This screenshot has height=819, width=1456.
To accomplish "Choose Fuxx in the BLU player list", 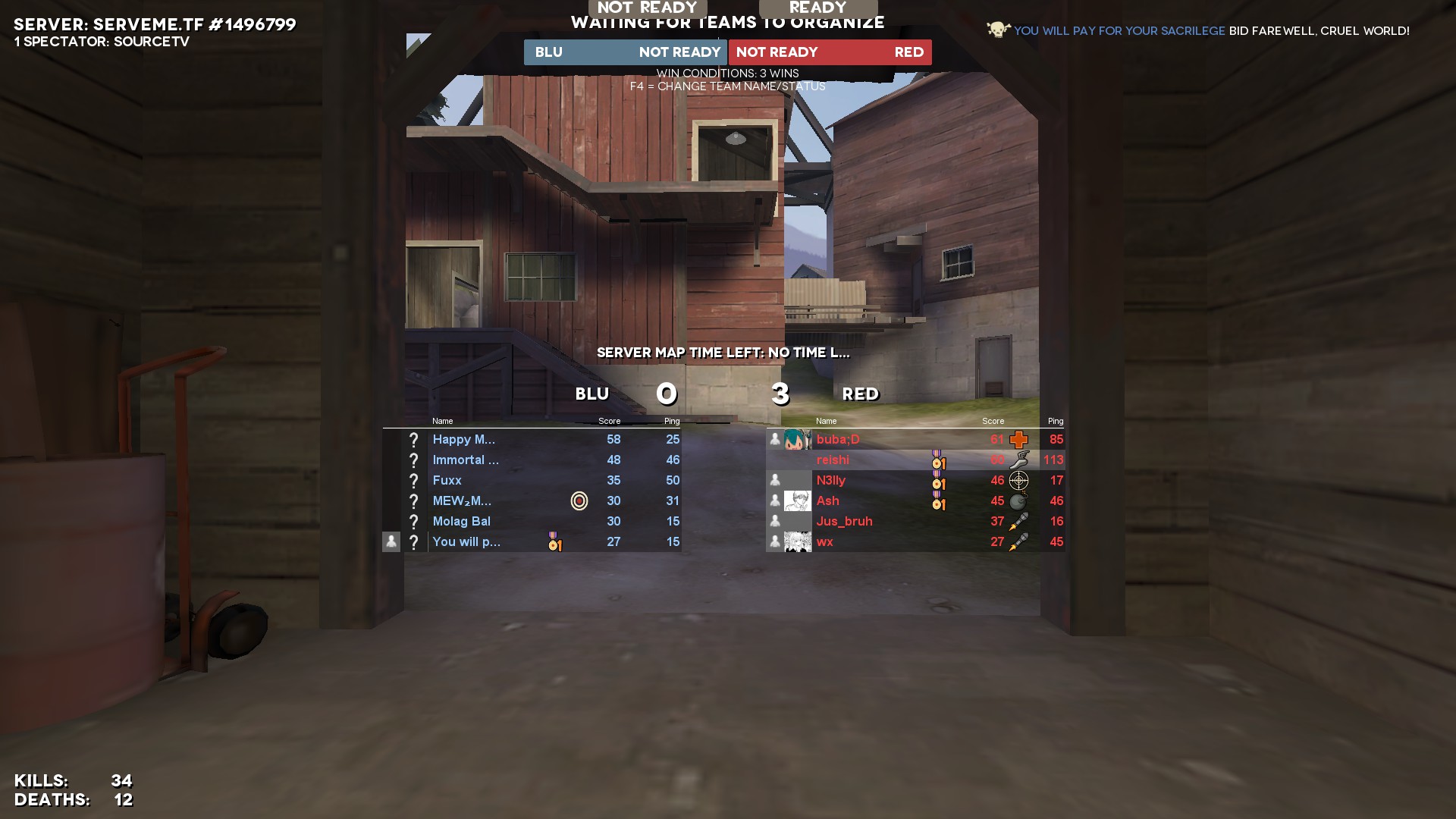I will (x=447, y=481).
